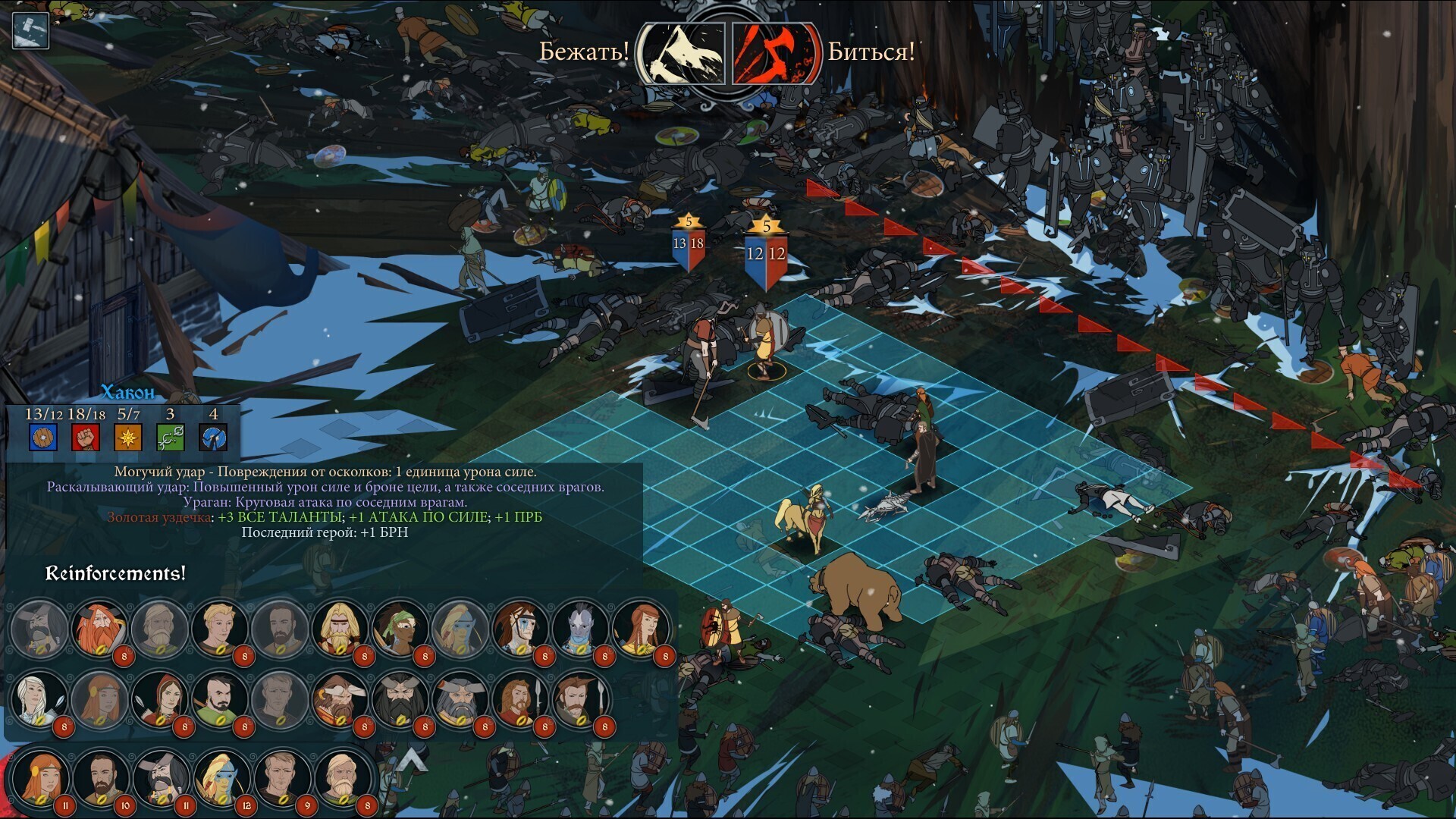Image resolution: width=1456 pixels, height=819 pixels.
Task: Select the blue-faced blonde portrait with 12
Action: click(x=221, y=779)
